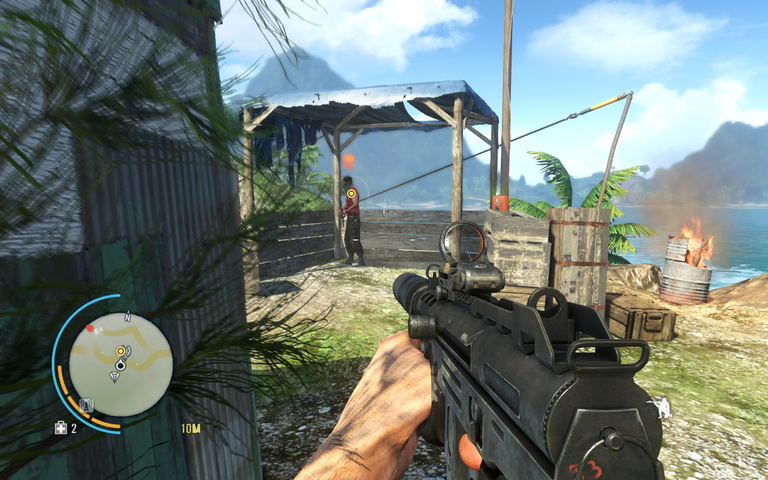Click the medkit icon

[x=61, y=428]
